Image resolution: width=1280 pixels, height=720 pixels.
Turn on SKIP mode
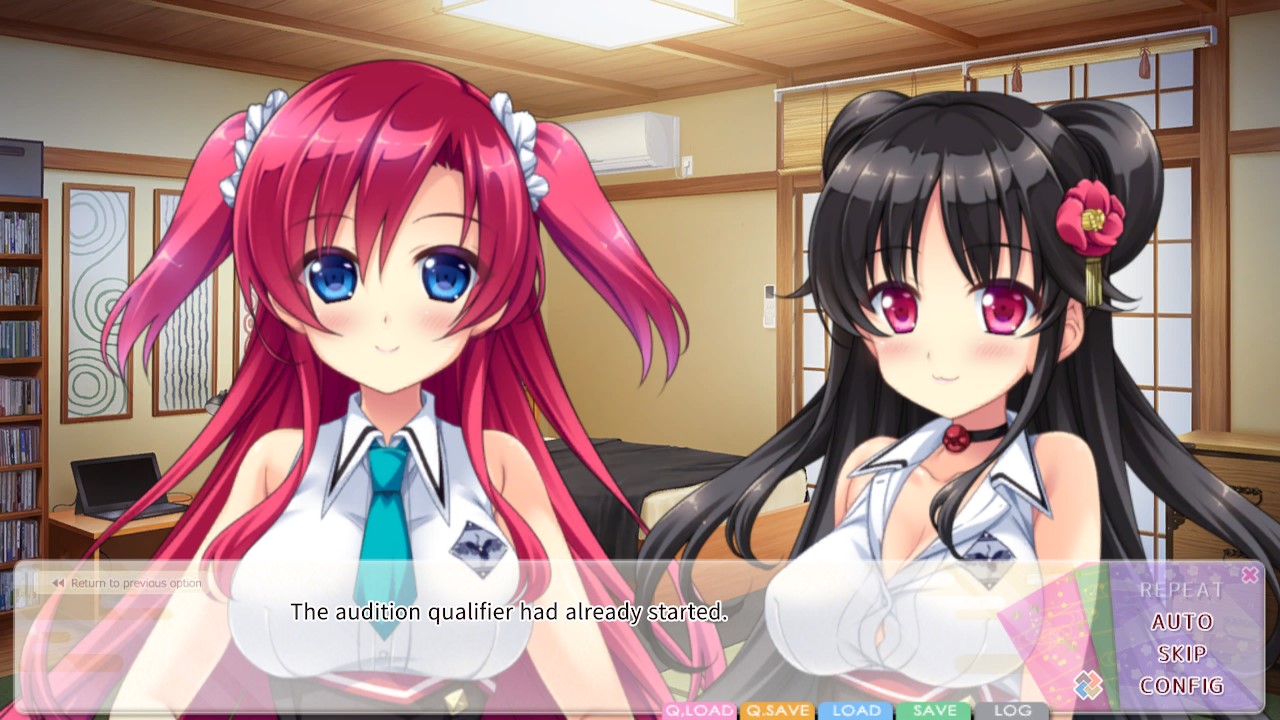point(1181,653)
